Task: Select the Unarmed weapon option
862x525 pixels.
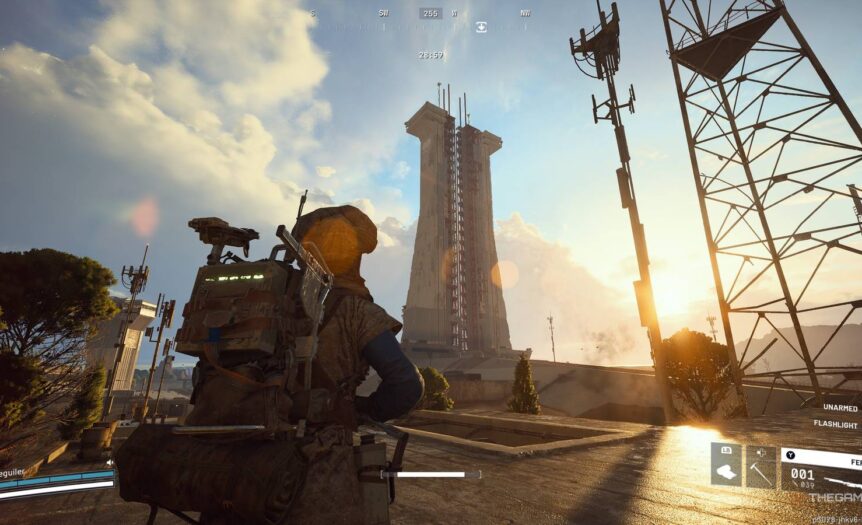Action: point(840,407)
